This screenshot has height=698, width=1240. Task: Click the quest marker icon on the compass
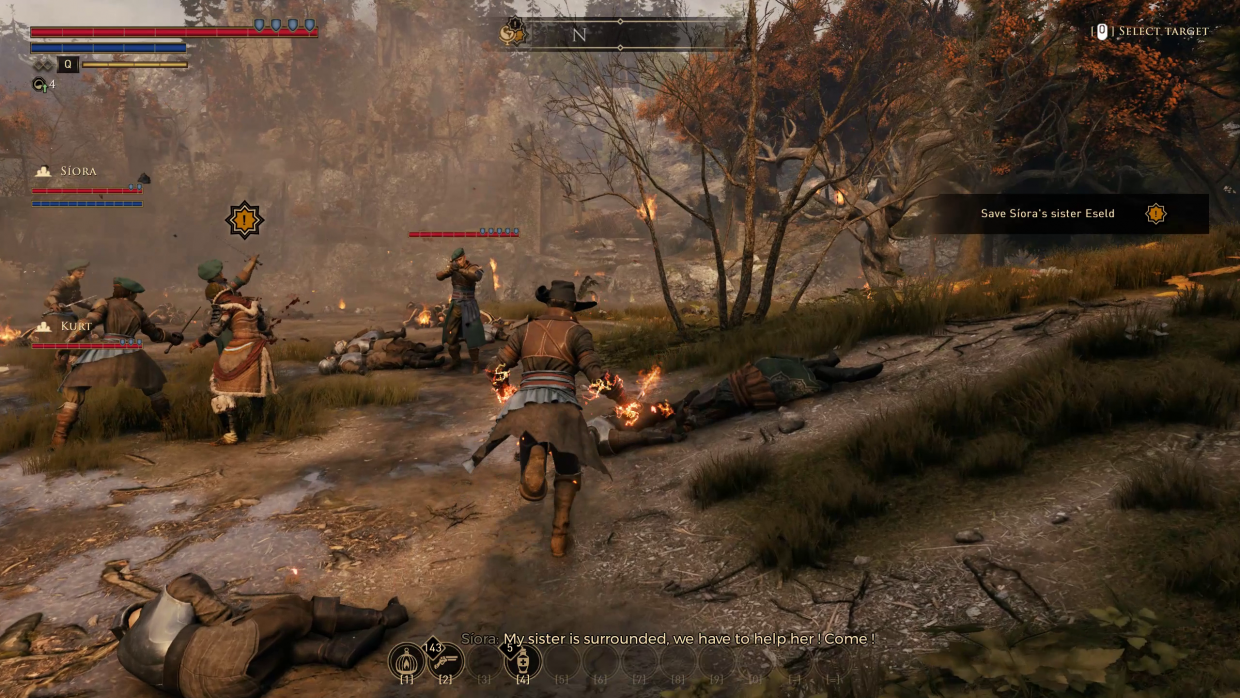point(513,34)
